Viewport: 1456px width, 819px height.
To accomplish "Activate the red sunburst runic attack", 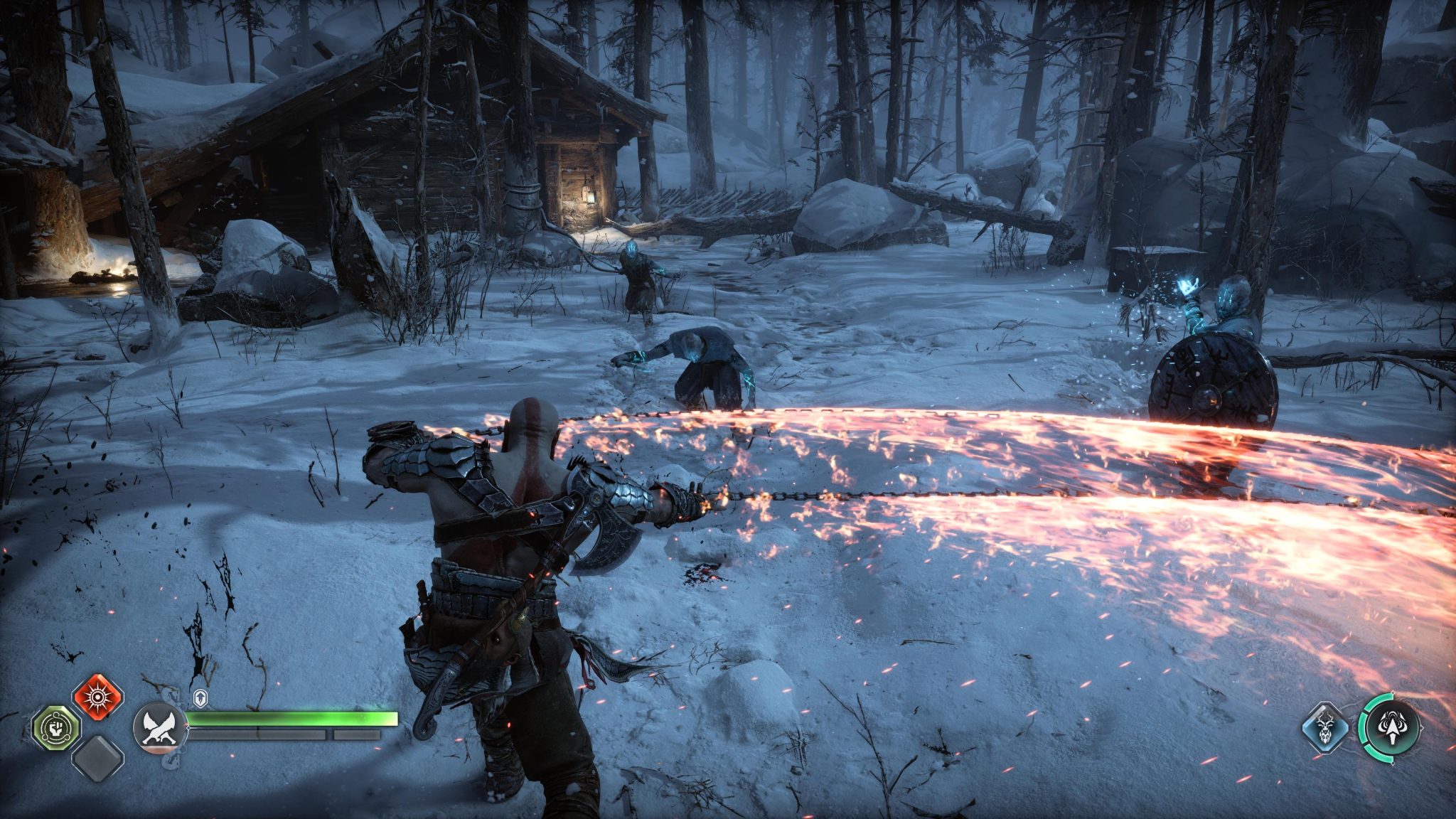I will pyautogui.click(x=98, y=696).
